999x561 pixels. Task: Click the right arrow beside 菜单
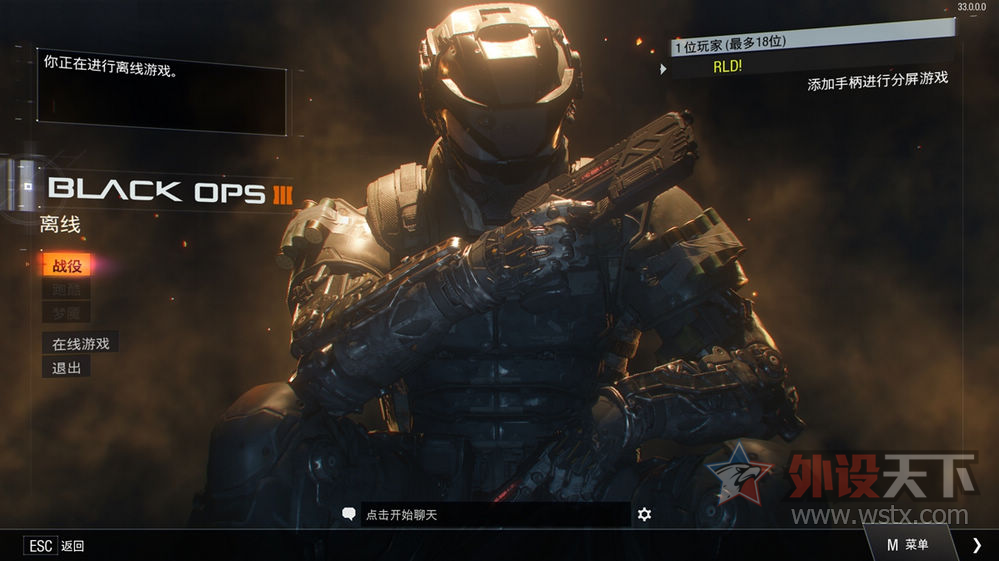[x=977, y=545]
